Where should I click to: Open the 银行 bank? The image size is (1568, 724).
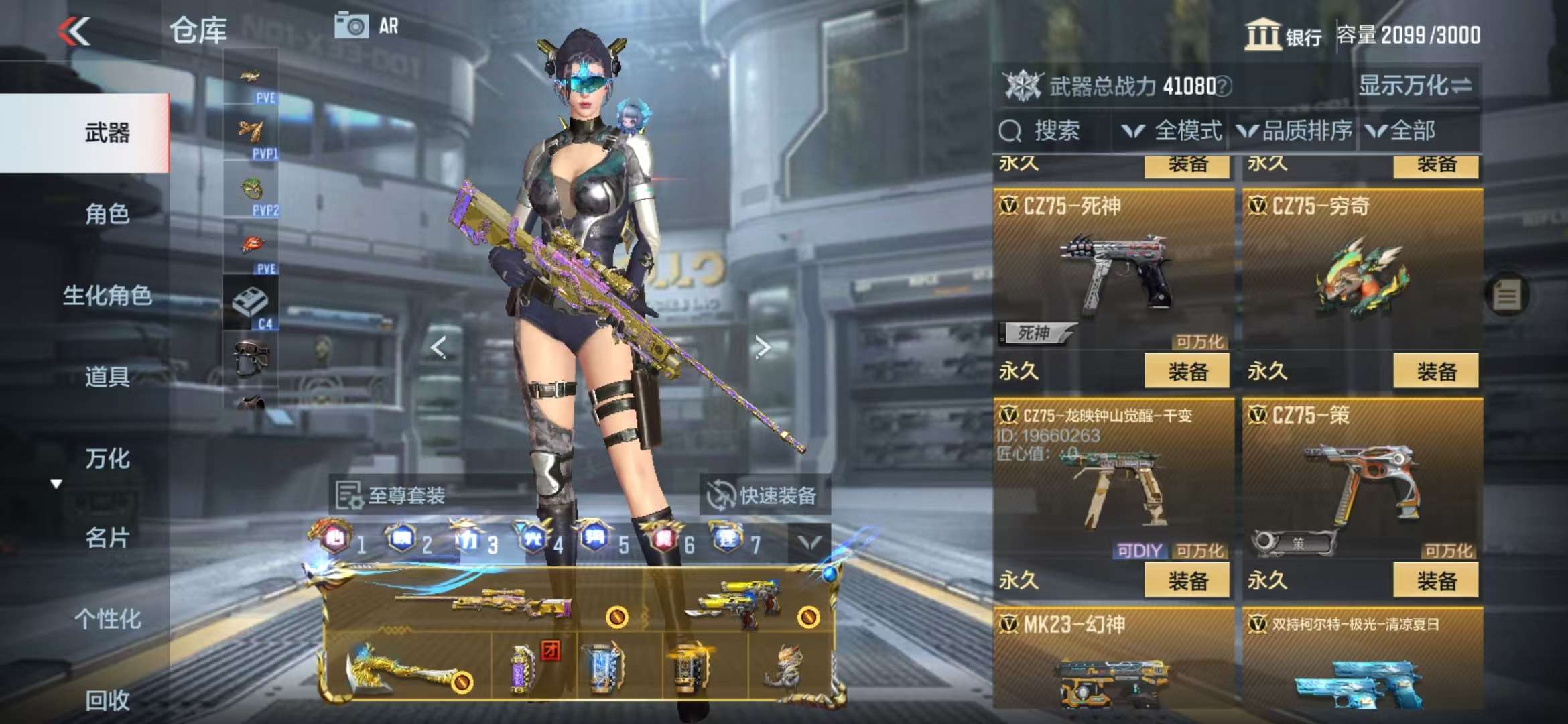click(x=1283, y=35)
